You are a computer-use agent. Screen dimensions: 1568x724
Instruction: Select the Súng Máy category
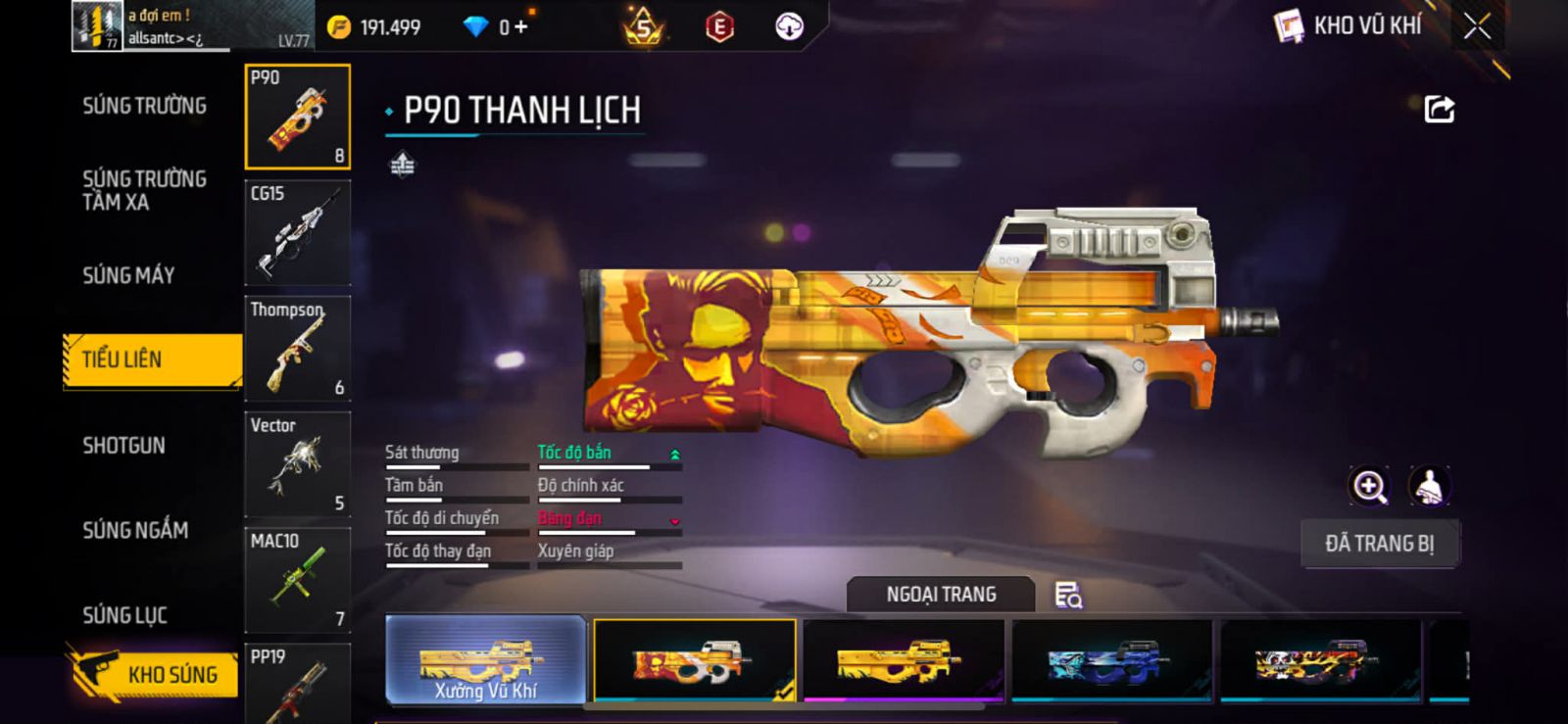point(128,275)
